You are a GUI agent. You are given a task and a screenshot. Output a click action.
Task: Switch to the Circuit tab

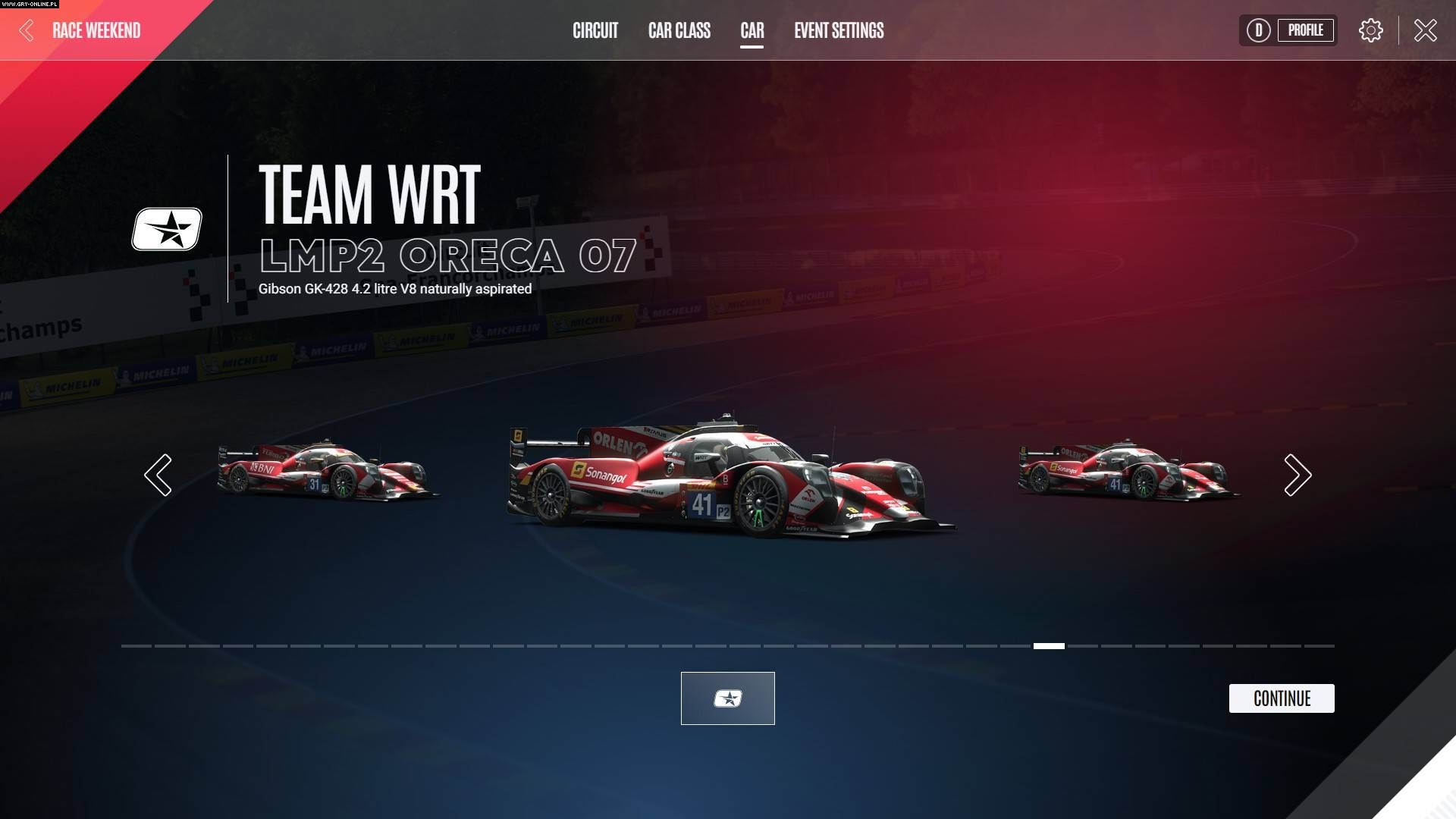[x=595, y=30]
